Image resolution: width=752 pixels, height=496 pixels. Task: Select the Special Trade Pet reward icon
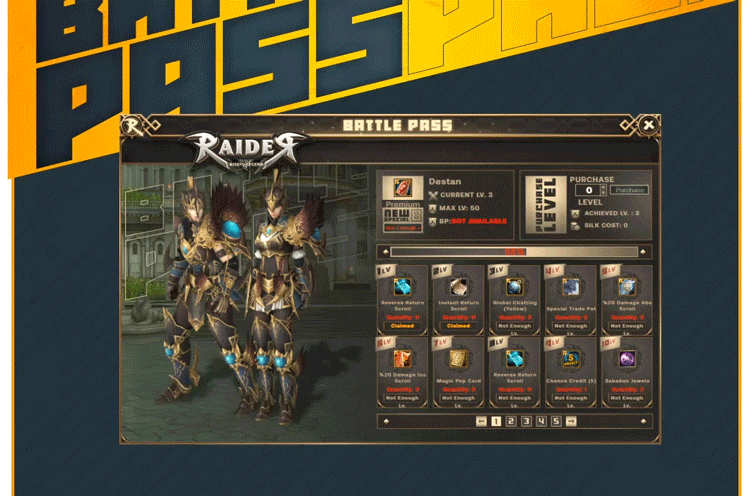(x=570, y=286)
